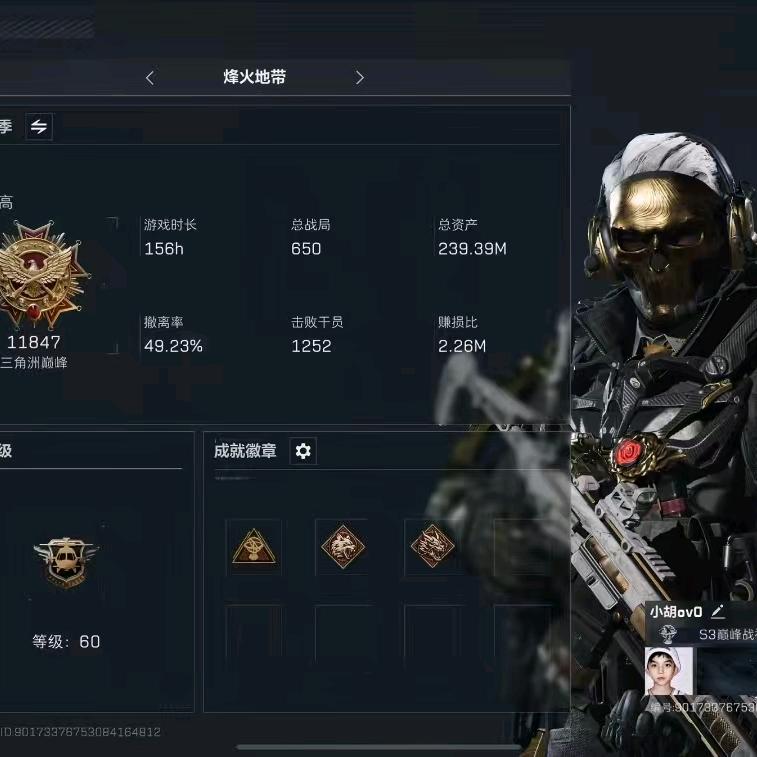Select the tiger head achievement badge

coord(343,547)
